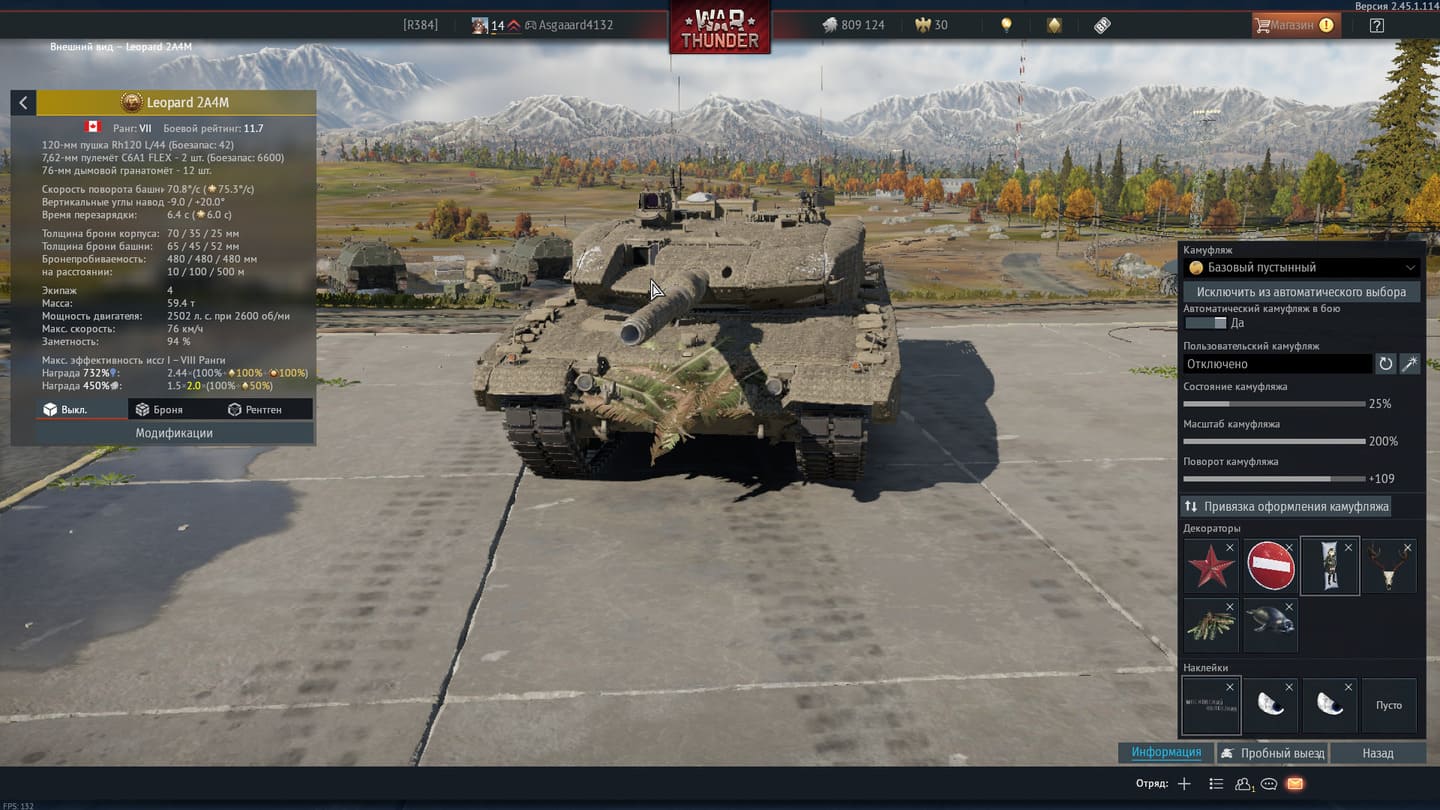The height and width of the screenshot is (810, 1440).
Task: Open the question mark help button
Action: point(1377,25)
